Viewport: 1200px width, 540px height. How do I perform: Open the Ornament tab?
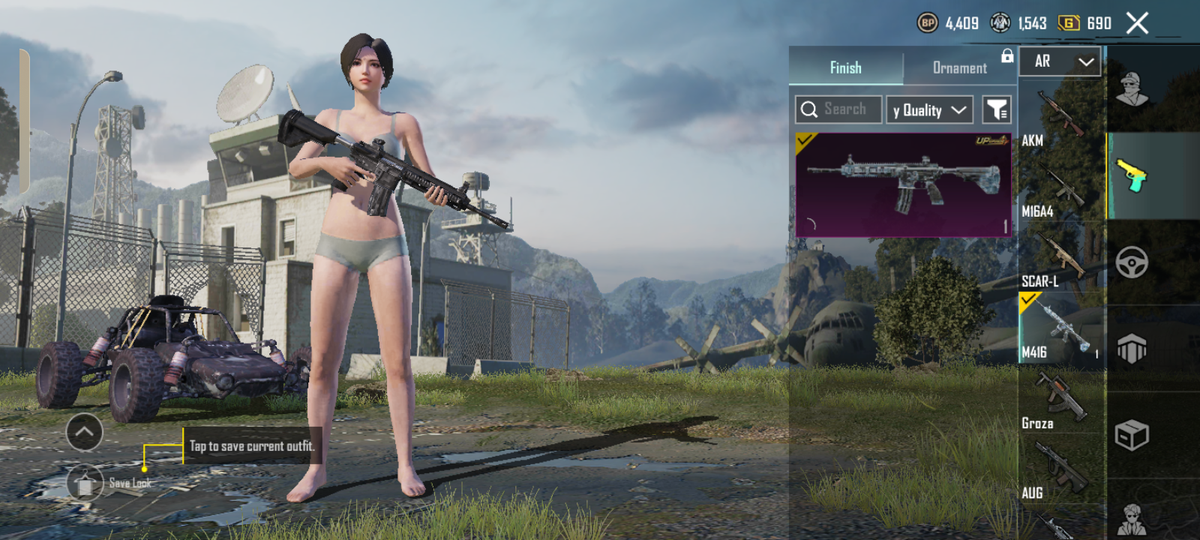[x=959, y=68]
